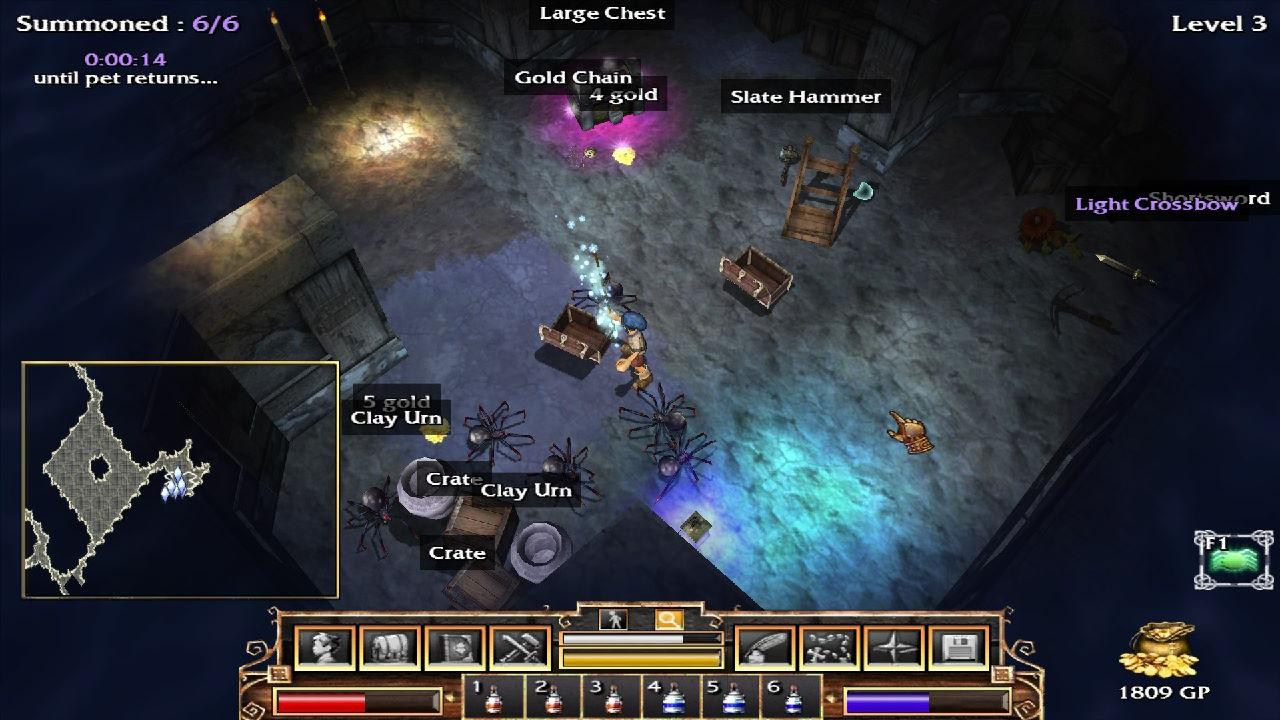Open the crossed sword and hammer skills button
The height and width of the screenshot is (720, 1280).
coord(520,648)
